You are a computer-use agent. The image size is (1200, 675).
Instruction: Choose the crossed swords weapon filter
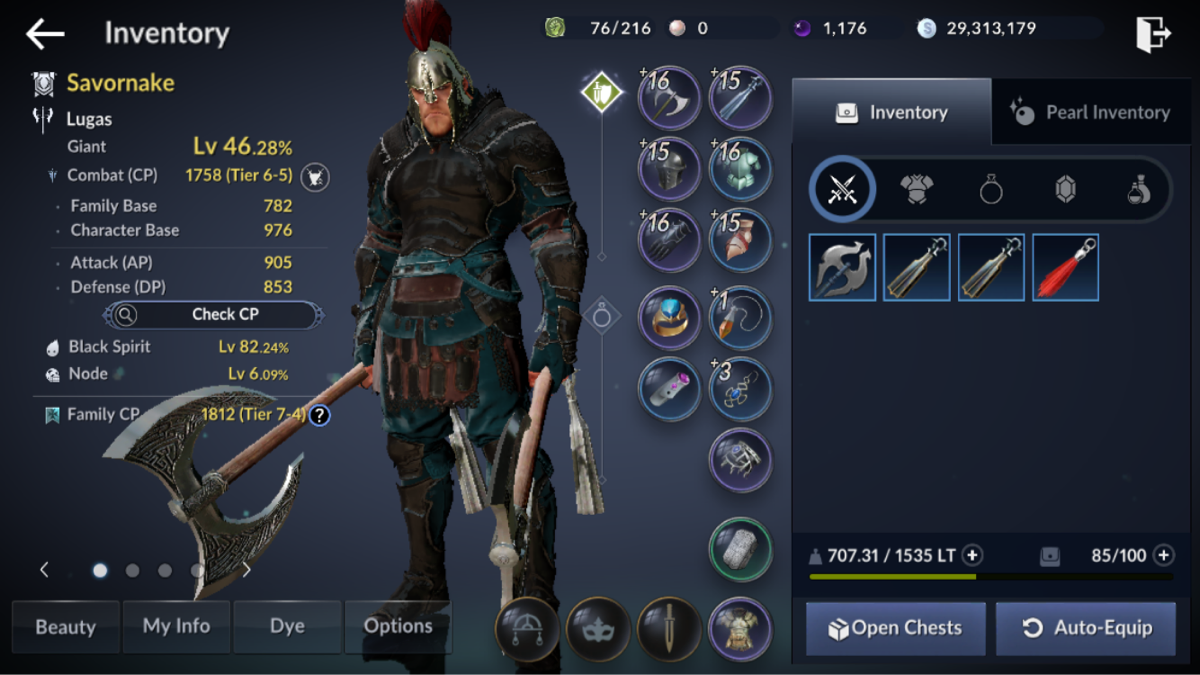pyautogui.click(x=843, y=188)
